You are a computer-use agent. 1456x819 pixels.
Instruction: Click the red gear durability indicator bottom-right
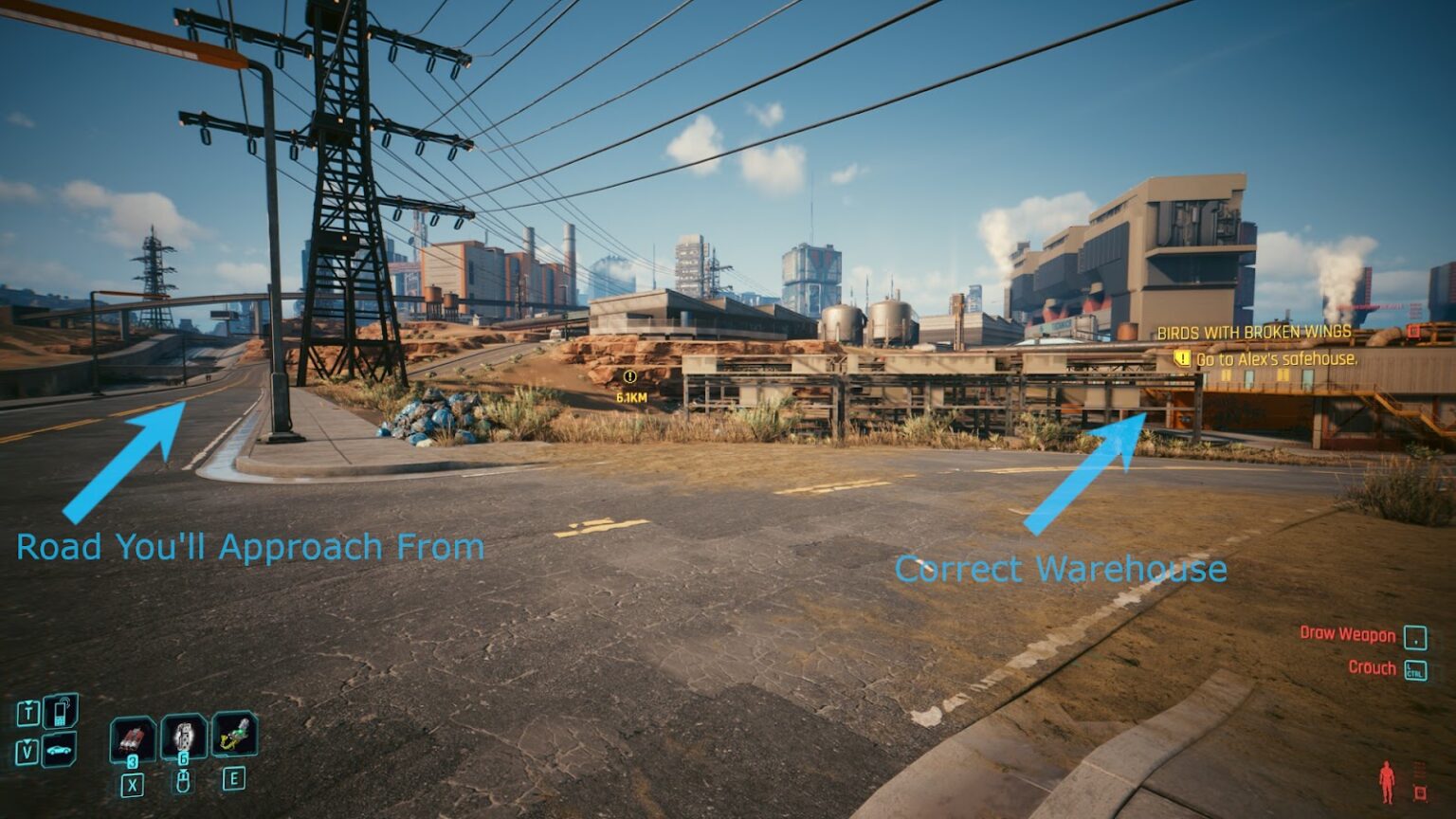click(1419, 791)
